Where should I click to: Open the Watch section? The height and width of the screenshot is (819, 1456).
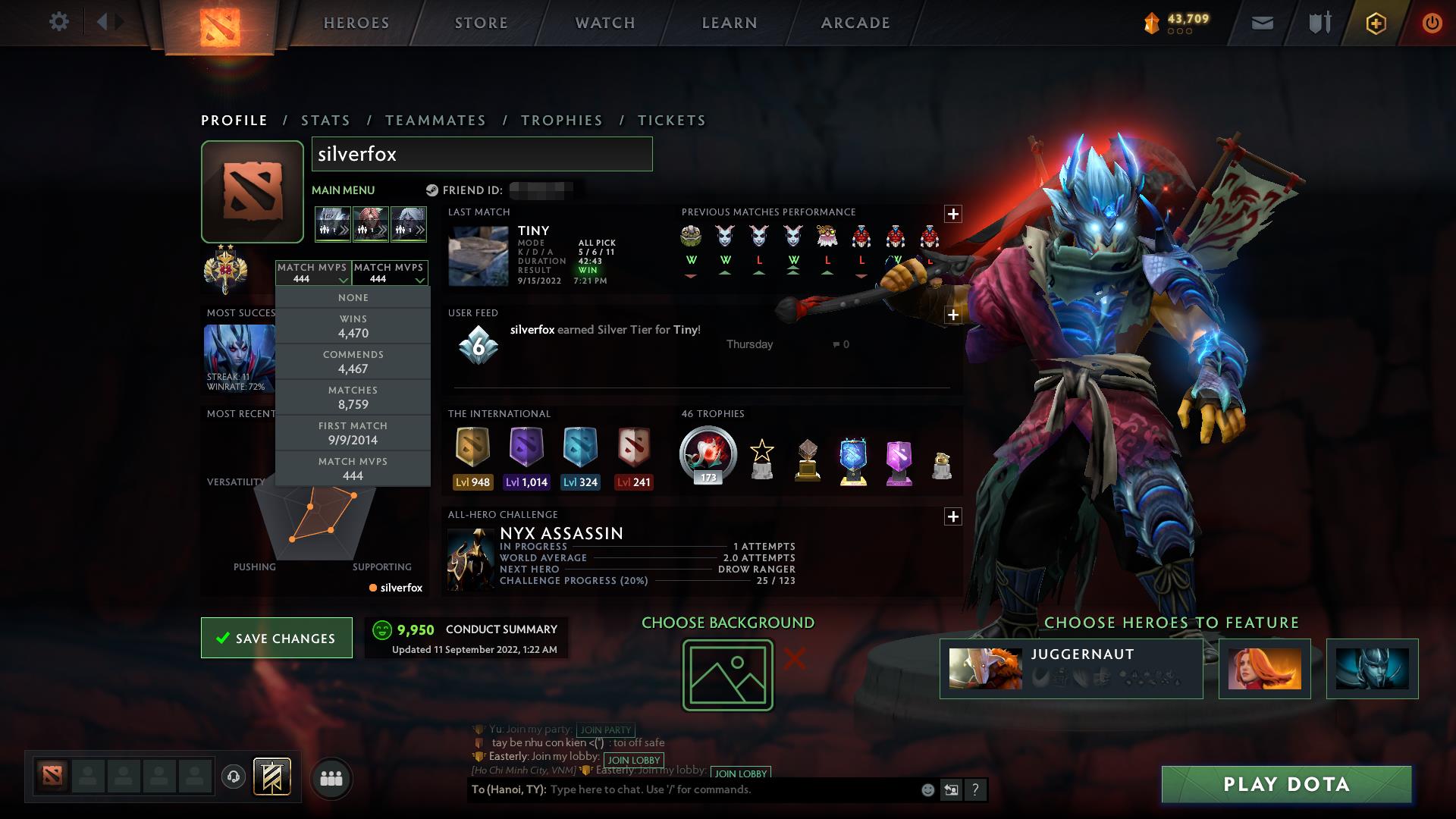click(x=605, y=23)
